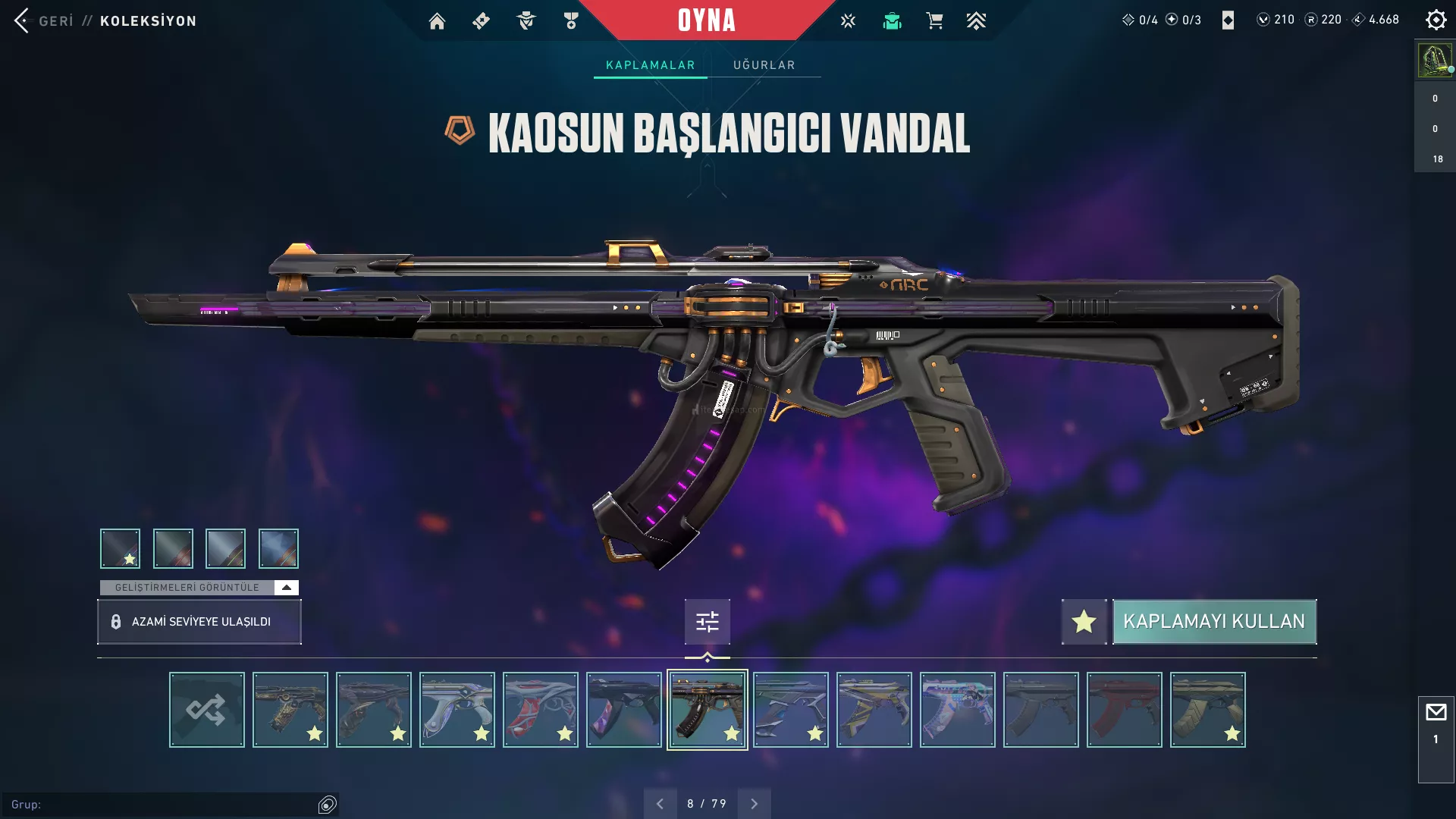Go back with the Geri arrow
The image size is (1456, 819).
[22, 20]
